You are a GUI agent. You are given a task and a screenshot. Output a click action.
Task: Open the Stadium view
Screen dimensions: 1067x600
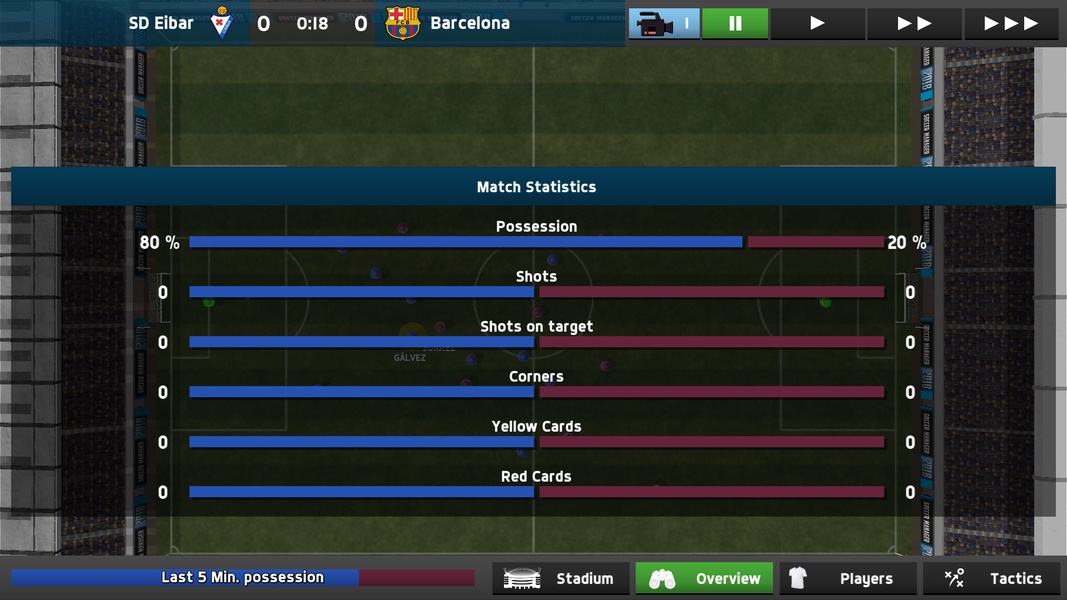click(x=561, y=578)
